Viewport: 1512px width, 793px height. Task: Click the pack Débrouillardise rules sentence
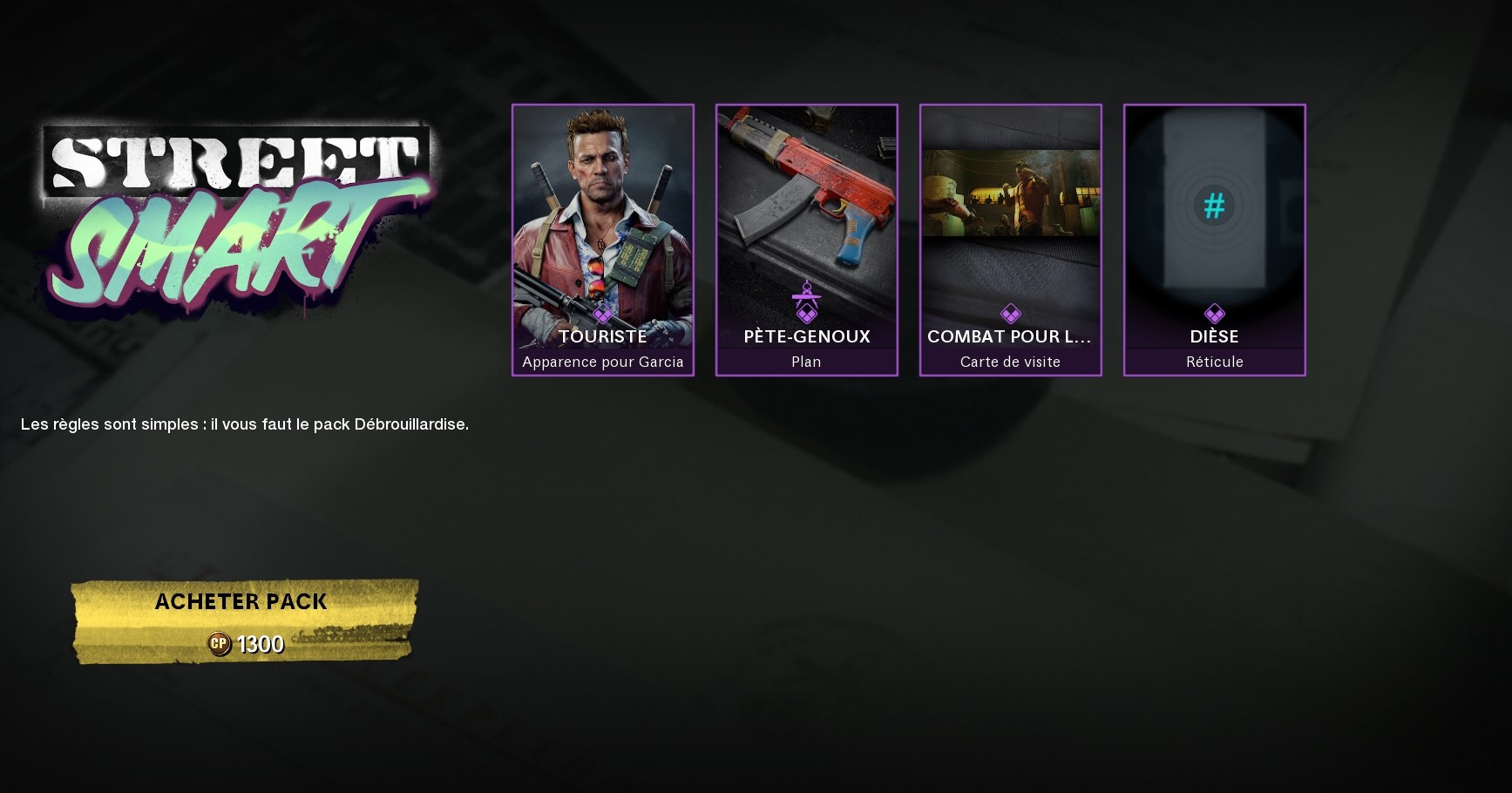pos(244,424)
